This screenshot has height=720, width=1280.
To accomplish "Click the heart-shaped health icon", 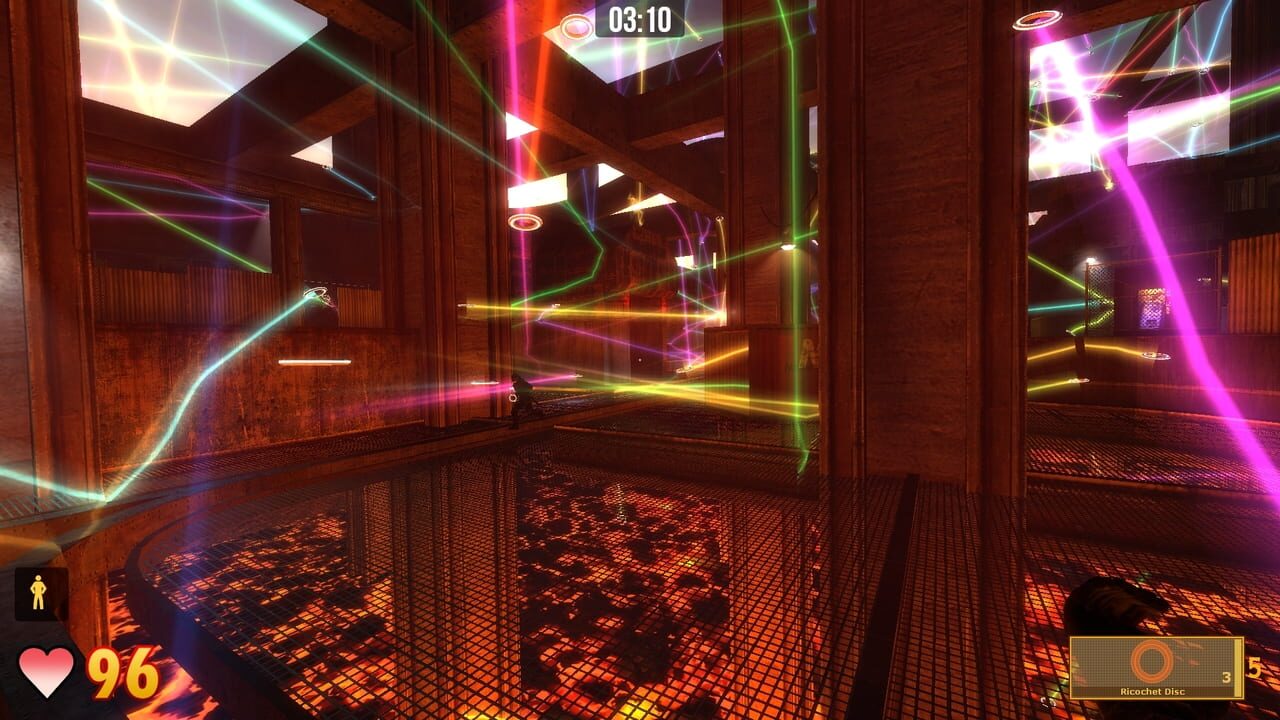I will [x=47, y=673].
